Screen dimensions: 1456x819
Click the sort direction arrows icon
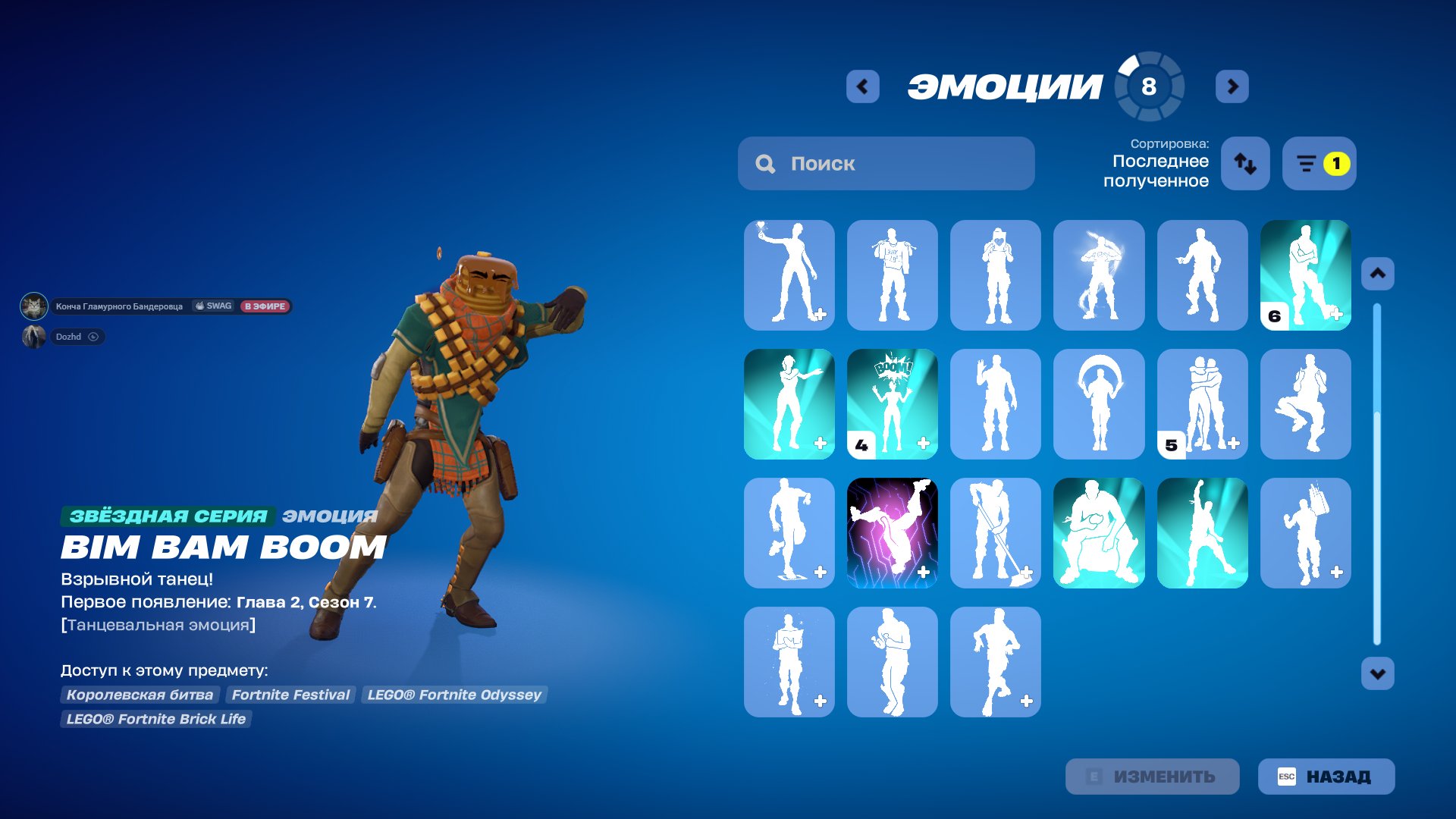click(1245, 163)
